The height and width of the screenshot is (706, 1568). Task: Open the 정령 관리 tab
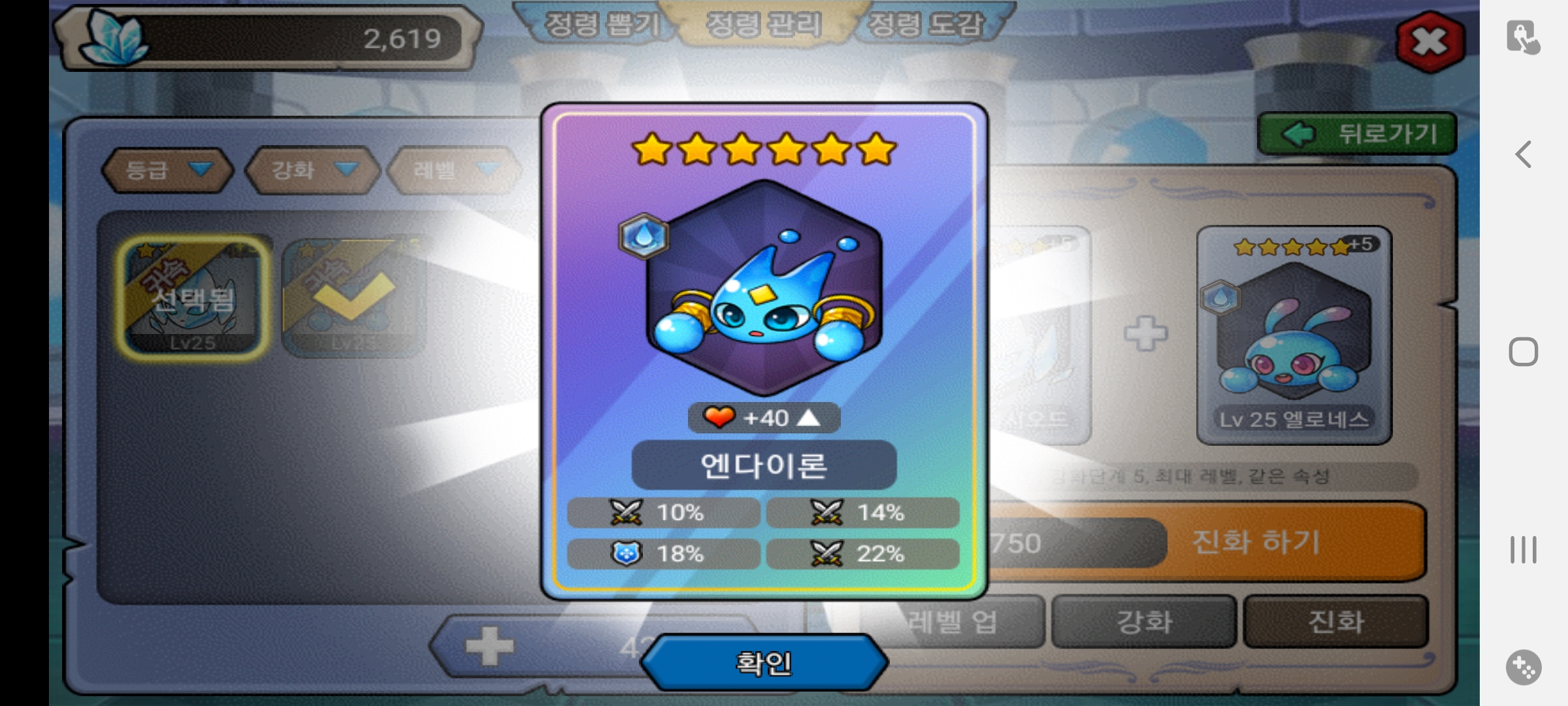tap(763, 25)
